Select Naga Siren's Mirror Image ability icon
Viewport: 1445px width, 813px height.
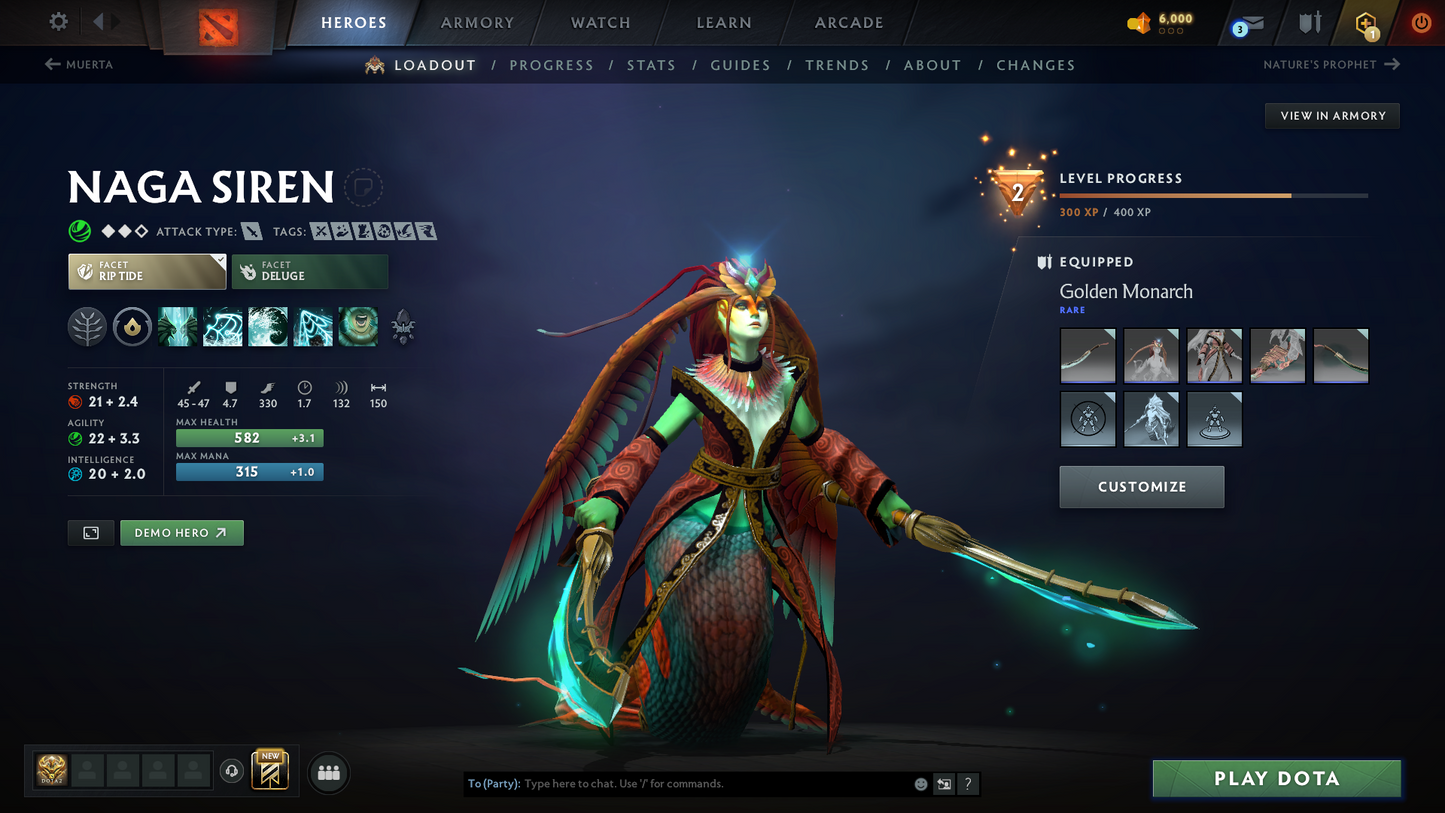point(177,327)
